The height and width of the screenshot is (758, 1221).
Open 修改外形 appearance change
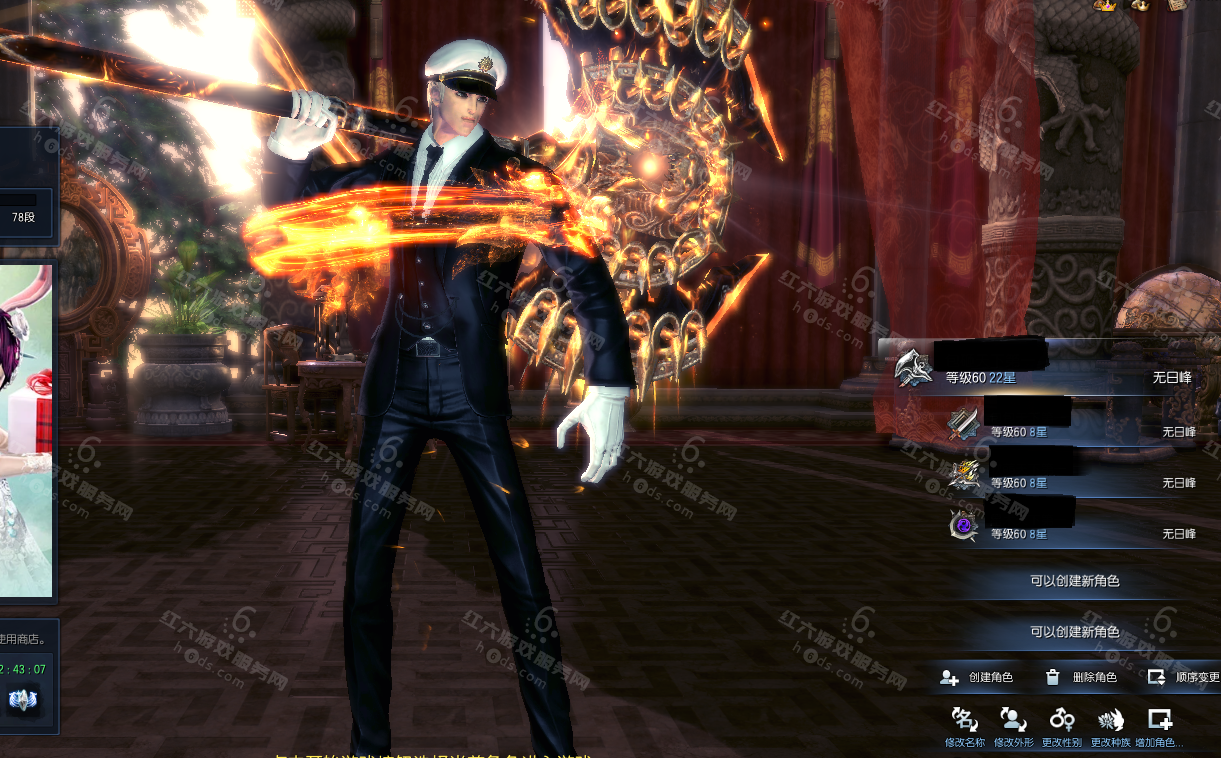coord(1013,726)
